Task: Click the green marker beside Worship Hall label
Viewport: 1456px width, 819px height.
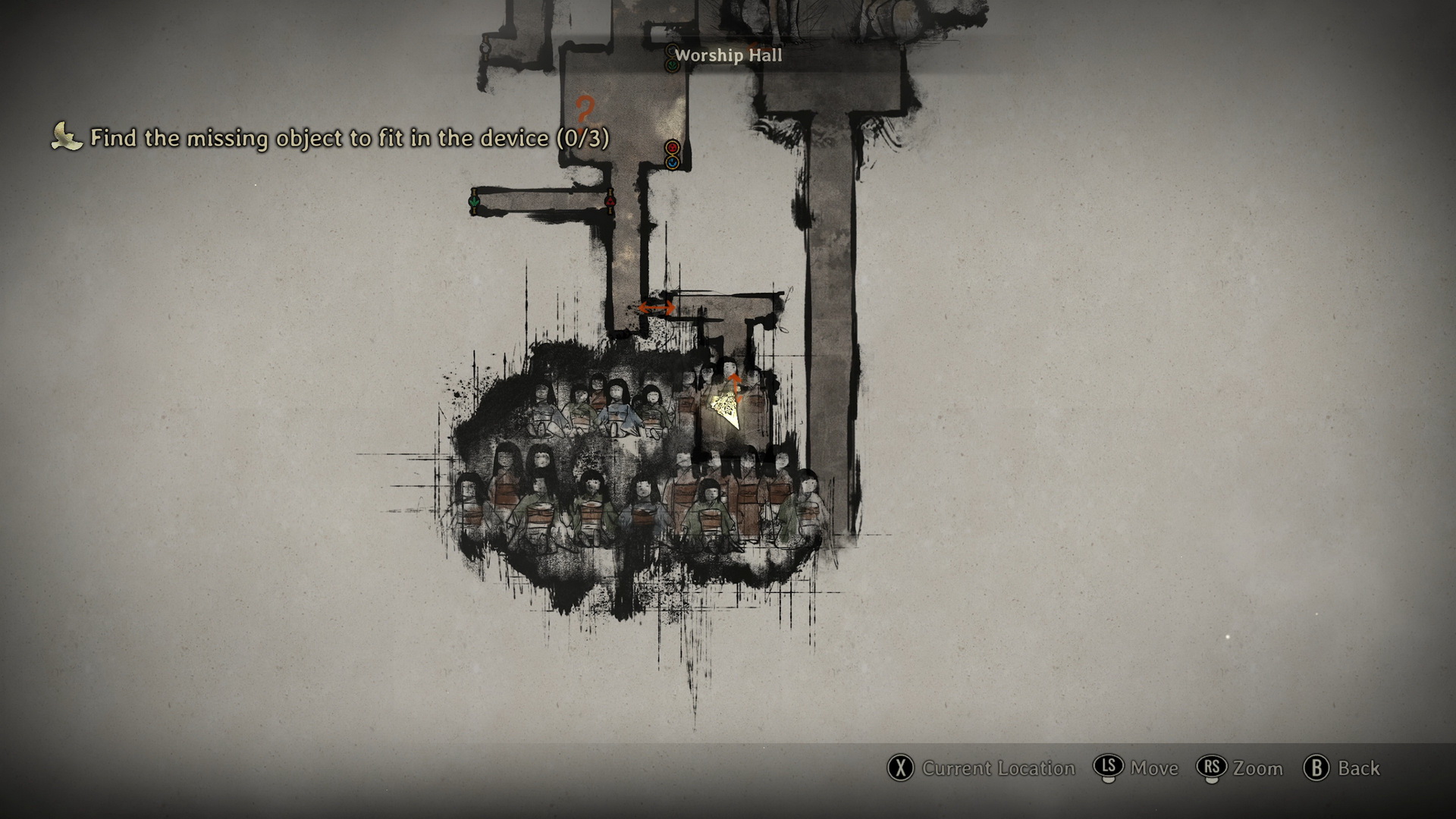Action: coord(672,66)
